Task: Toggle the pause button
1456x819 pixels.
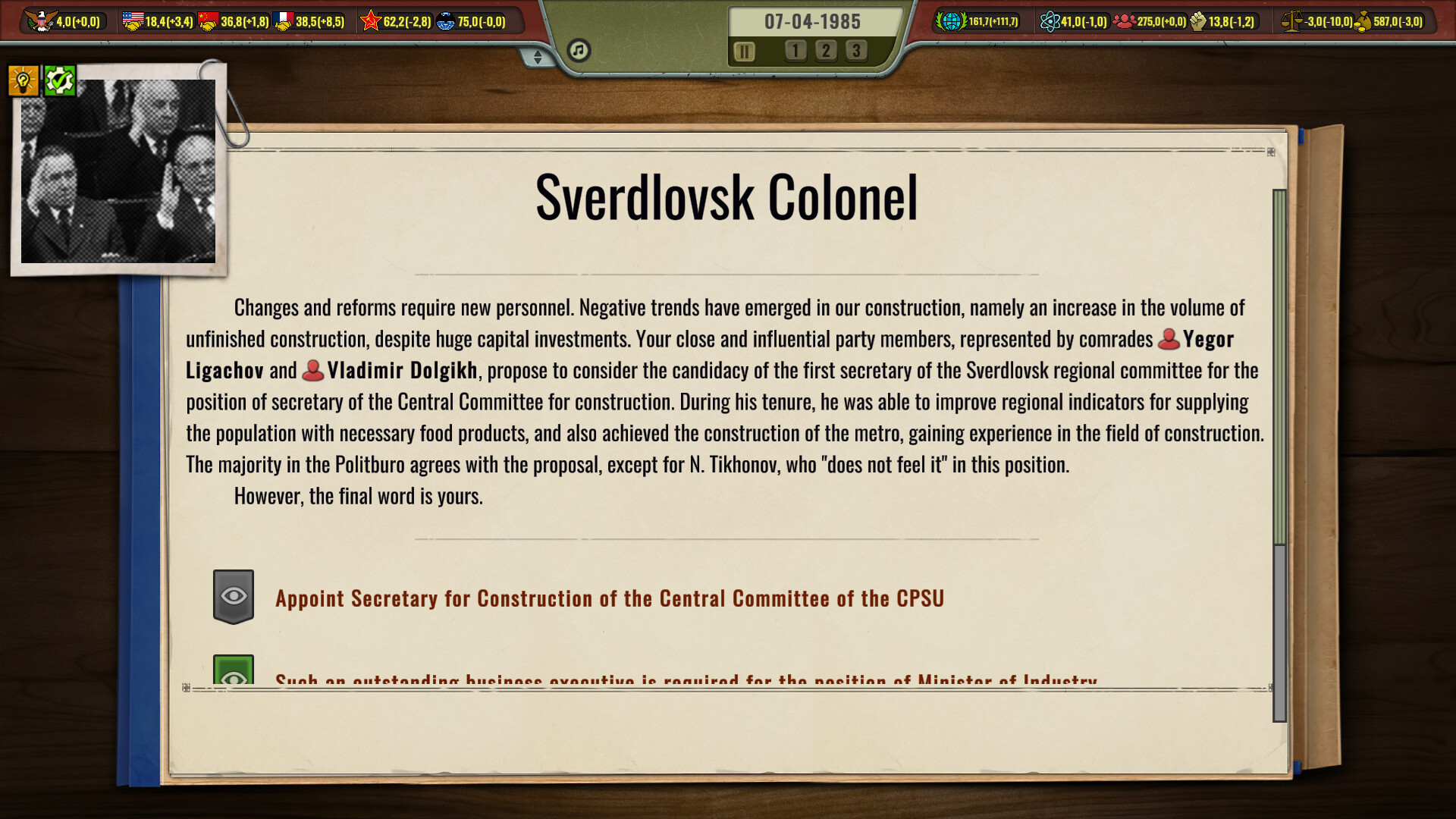Action: [x=745, y=52]
